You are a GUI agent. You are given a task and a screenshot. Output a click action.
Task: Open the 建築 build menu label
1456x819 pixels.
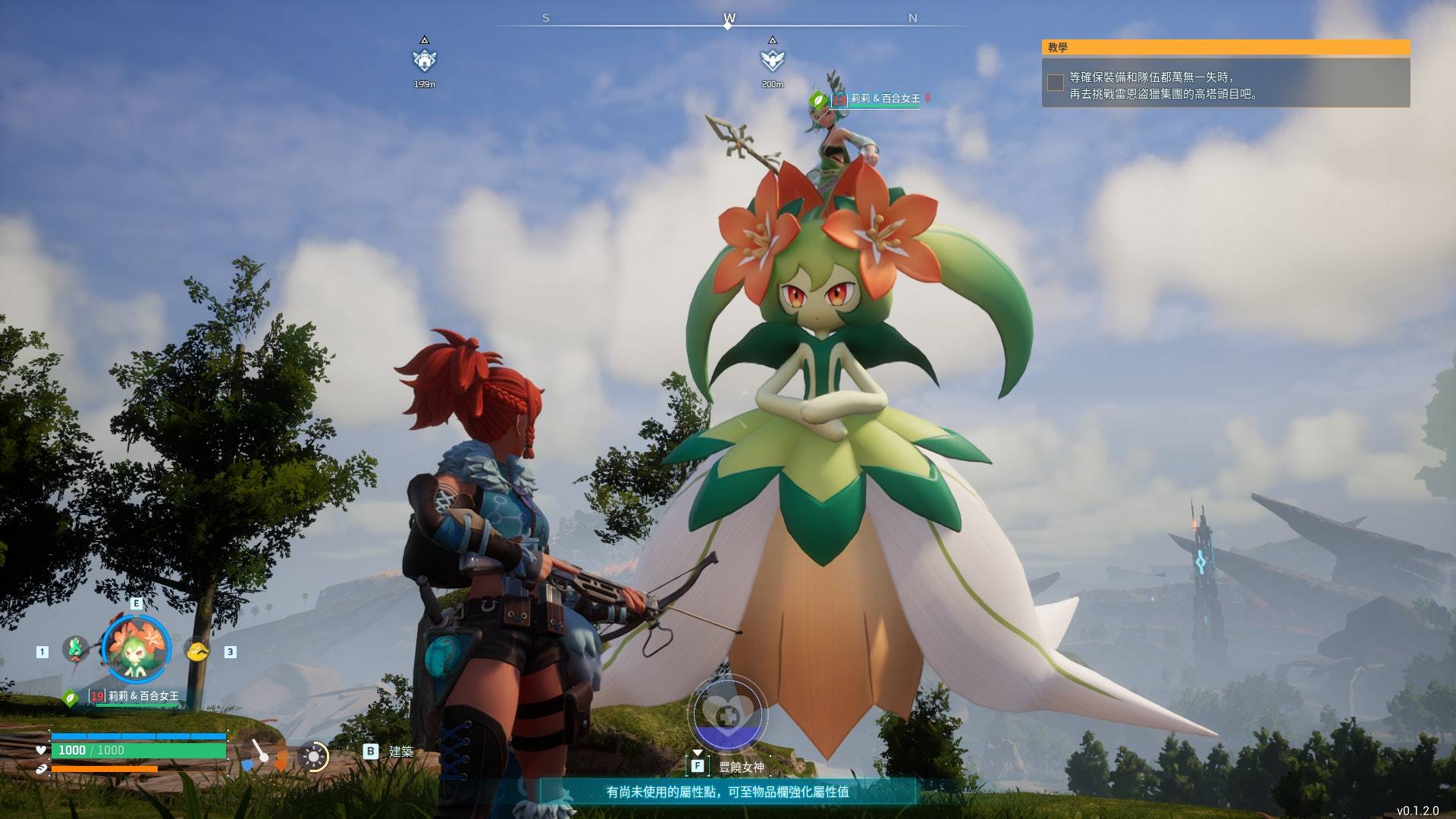[400, 752]
